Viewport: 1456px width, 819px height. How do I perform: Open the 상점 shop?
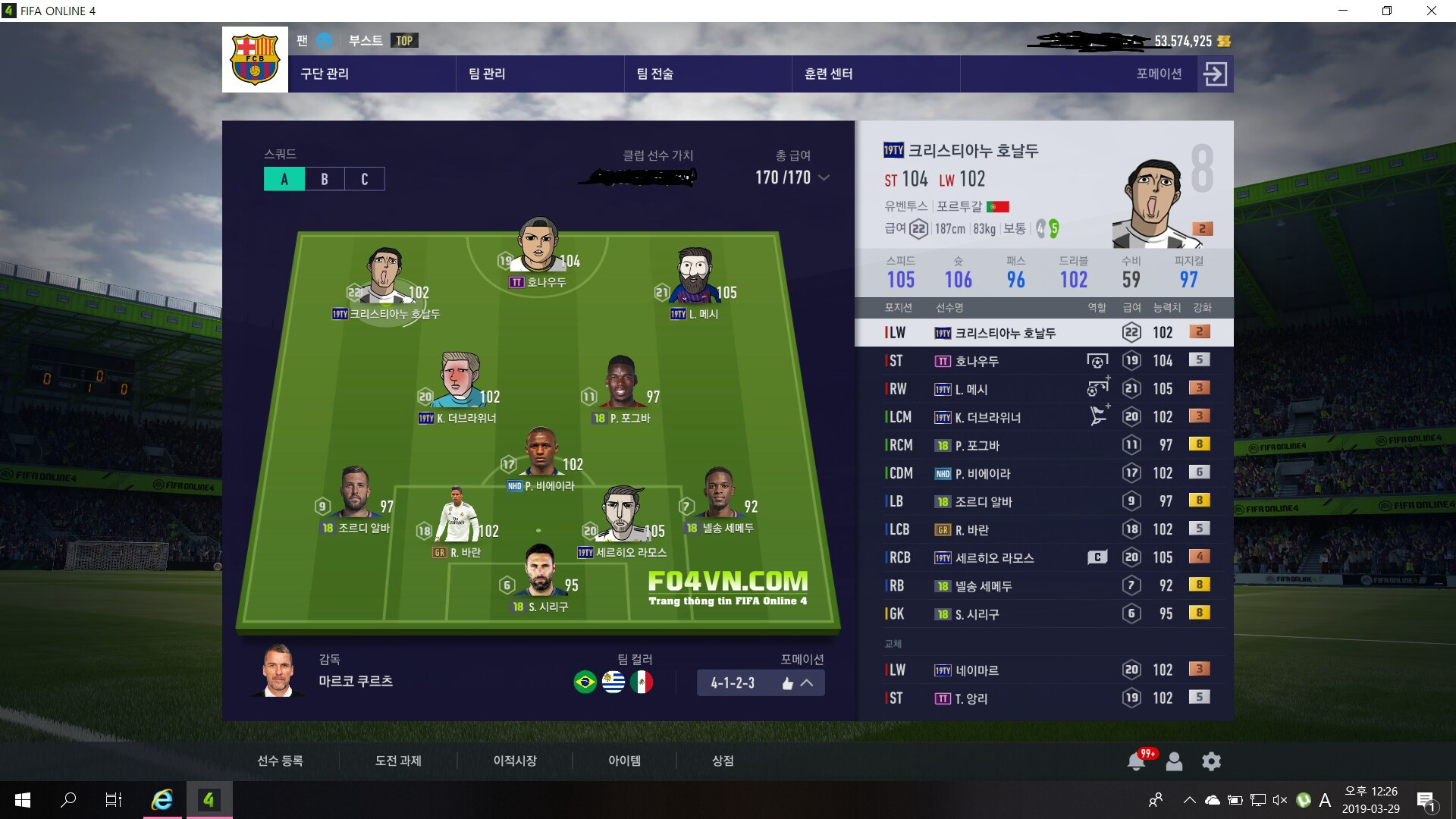click(723, 761)
